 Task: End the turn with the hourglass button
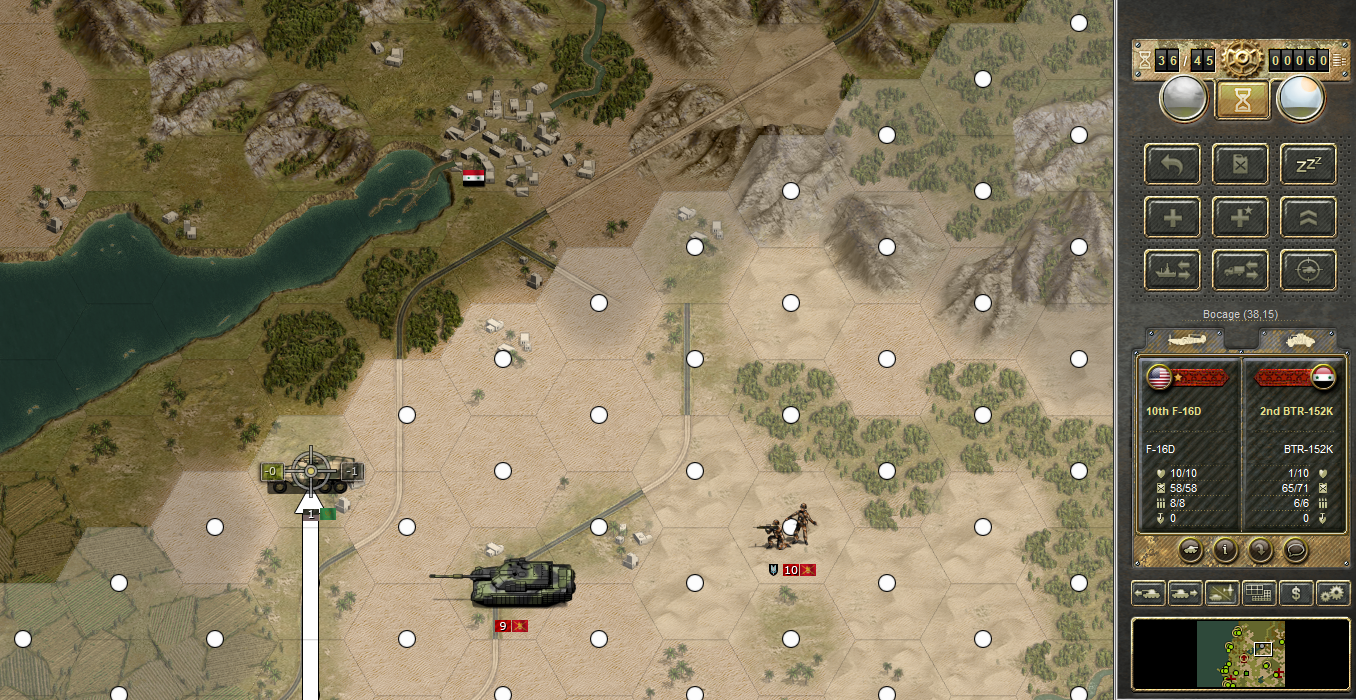[1241, 99]
